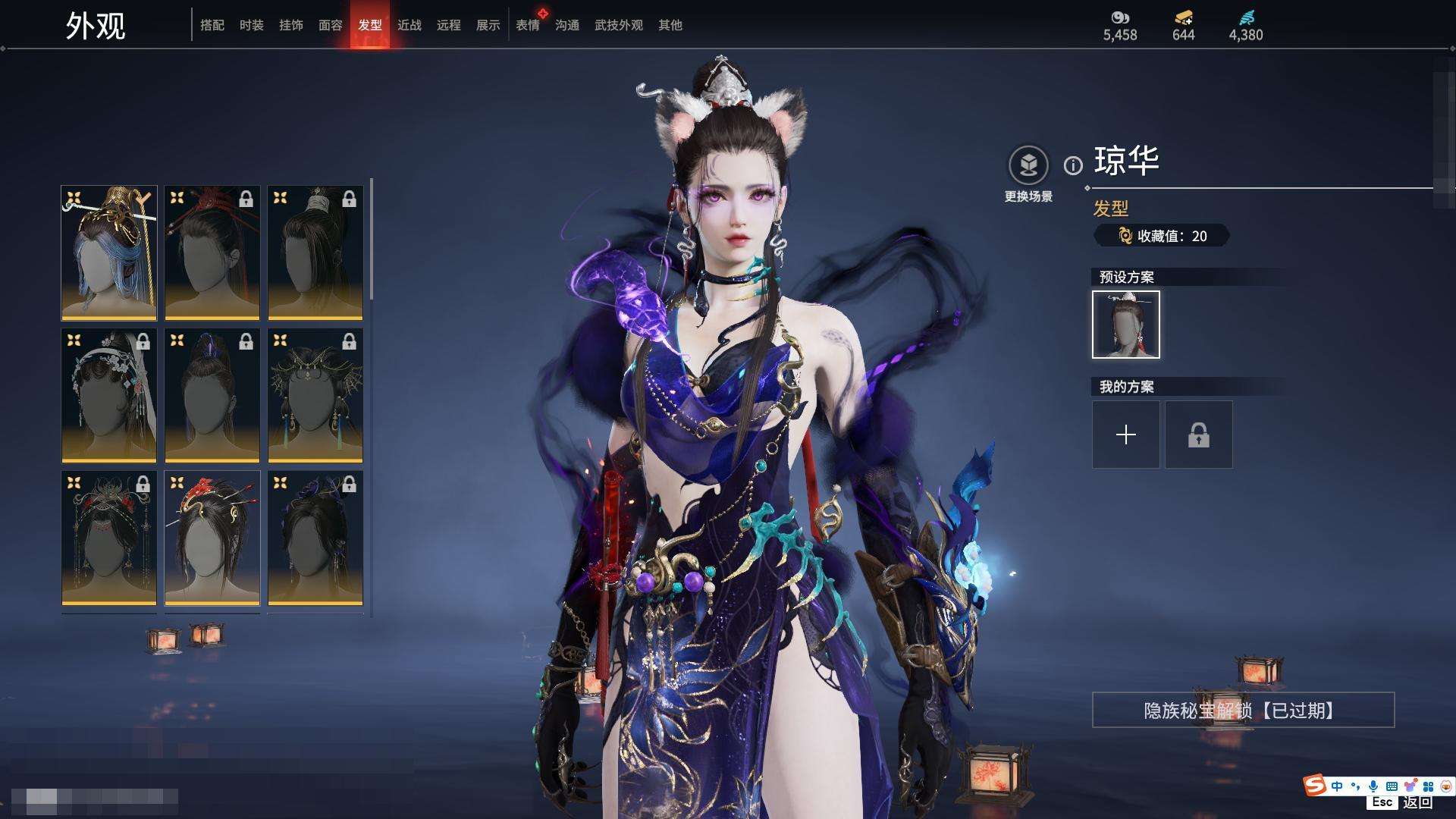
Task: Open the 远程 tab
Action: [x=449, y=25]
